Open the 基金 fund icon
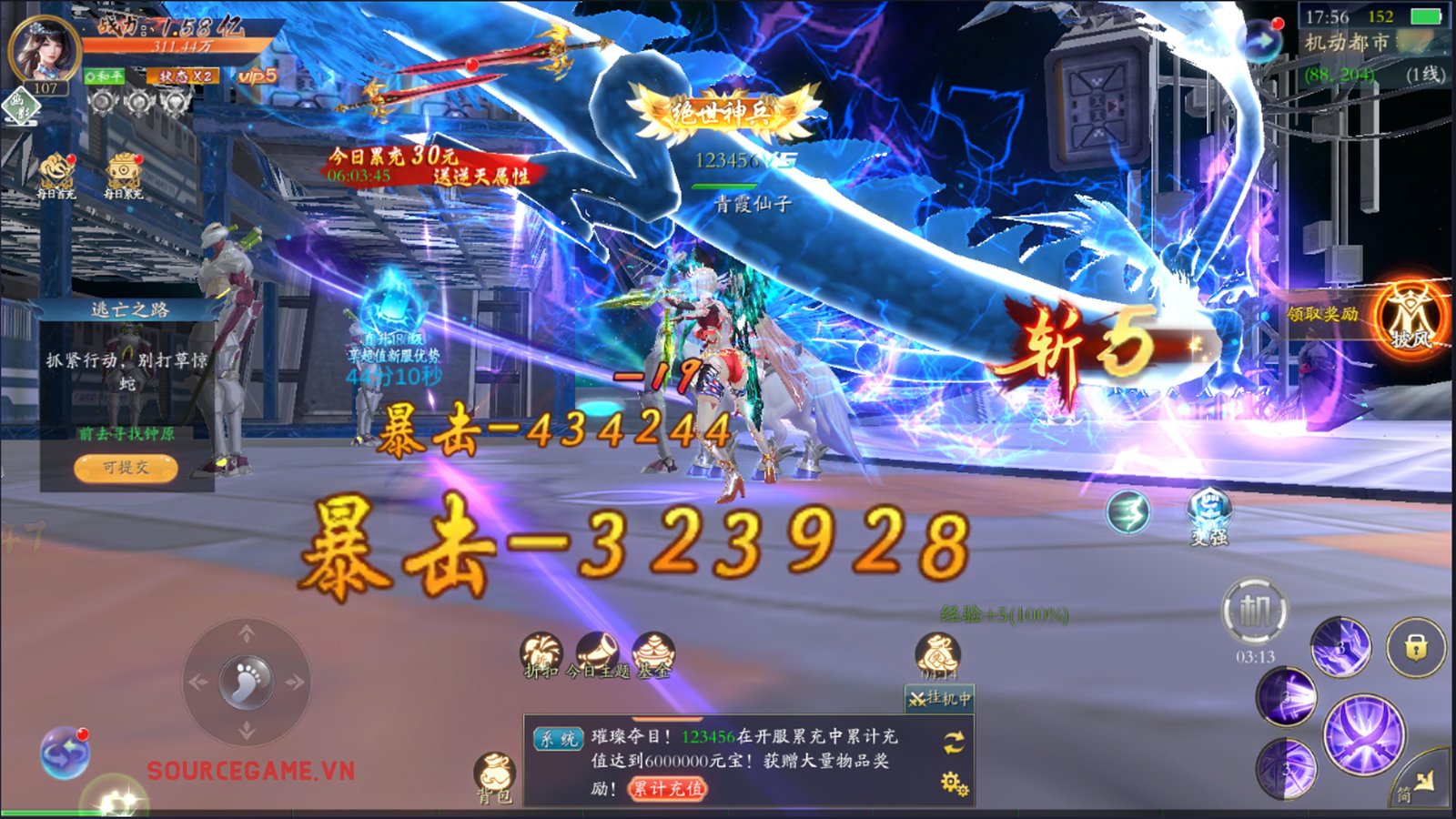 pos(652,655)
